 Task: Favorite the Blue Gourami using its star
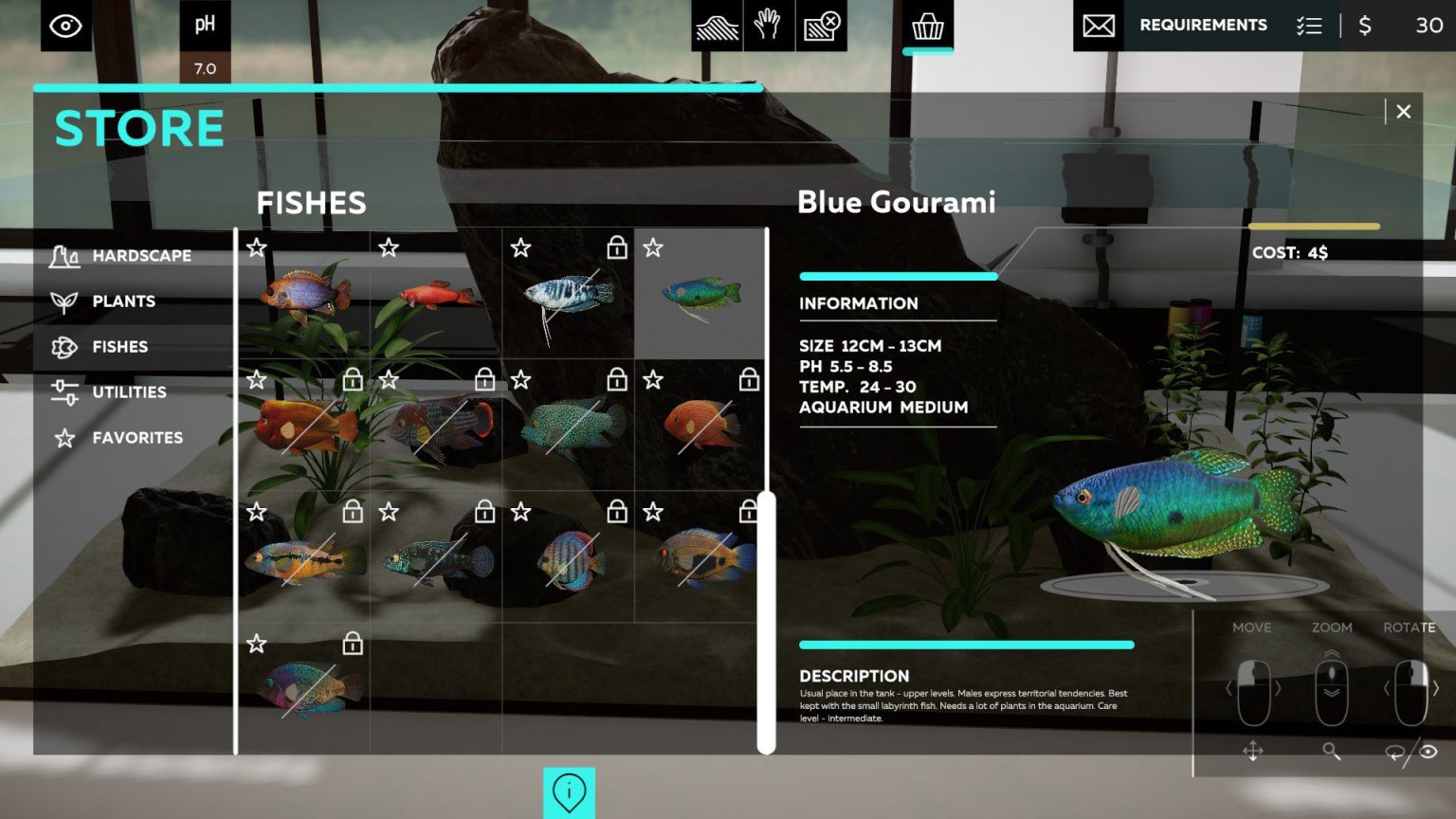pos(652,248)
